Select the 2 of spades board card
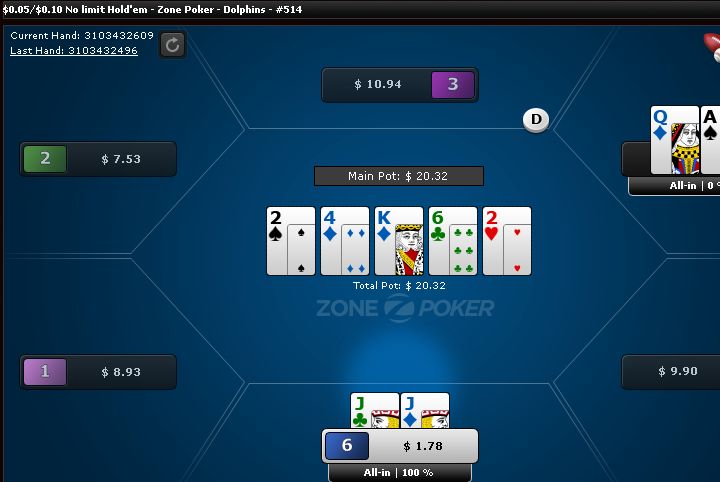Screen dimensions: 720x482 (x=291, y=241)
